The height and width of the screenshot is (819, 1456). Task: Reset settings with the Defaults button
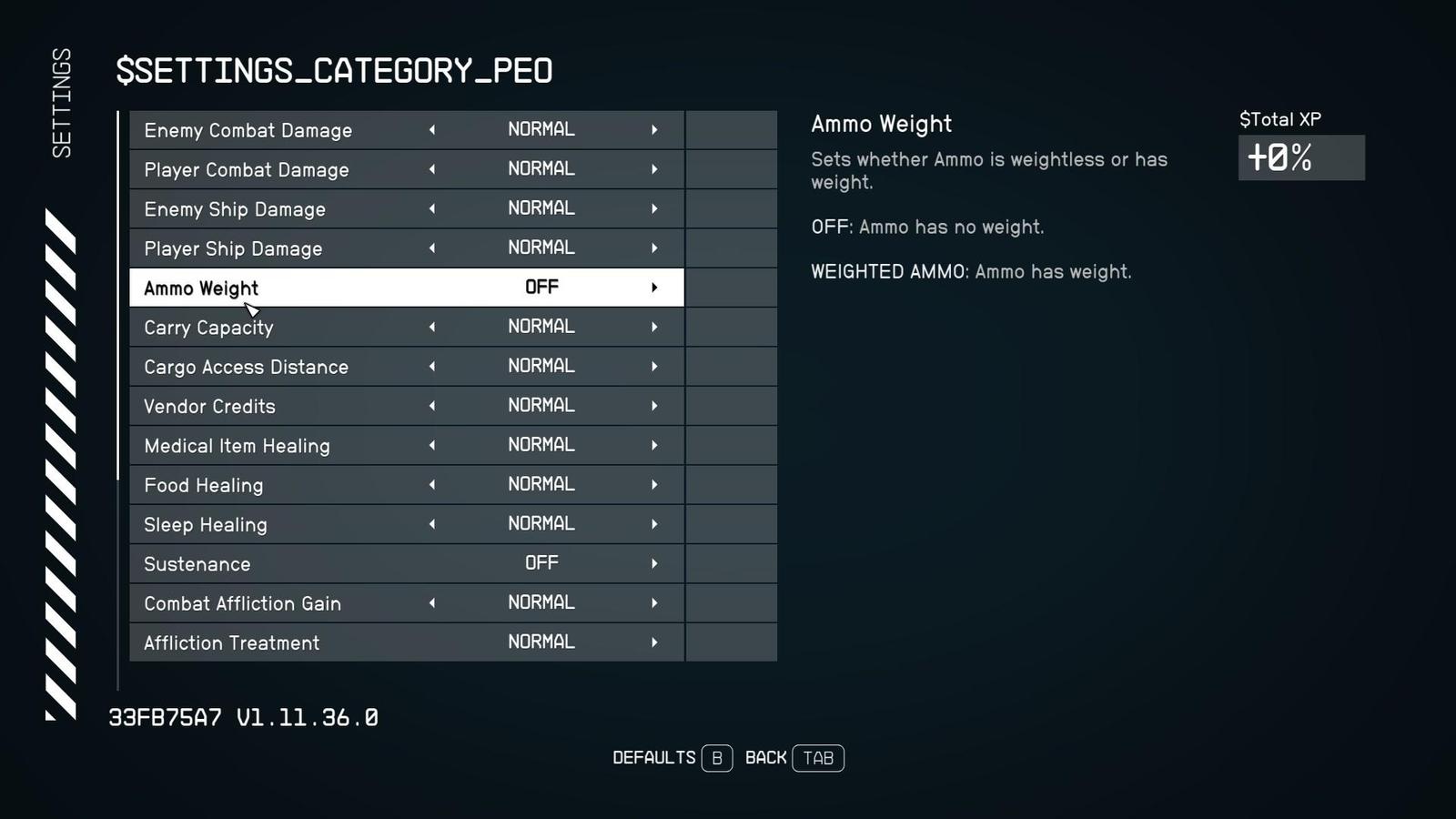672,758
